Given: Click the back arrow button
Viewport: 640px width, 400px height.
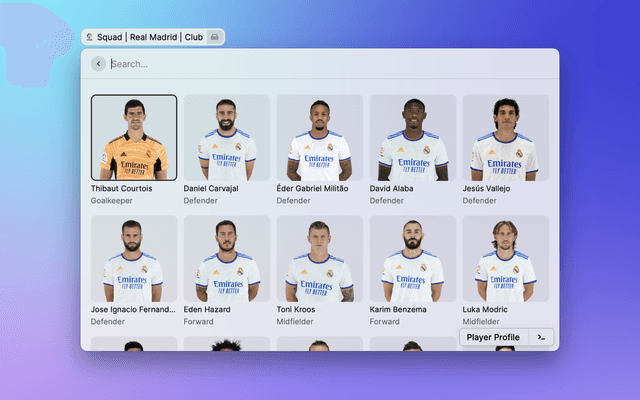Looking at the screenshot, I should 98,64.
